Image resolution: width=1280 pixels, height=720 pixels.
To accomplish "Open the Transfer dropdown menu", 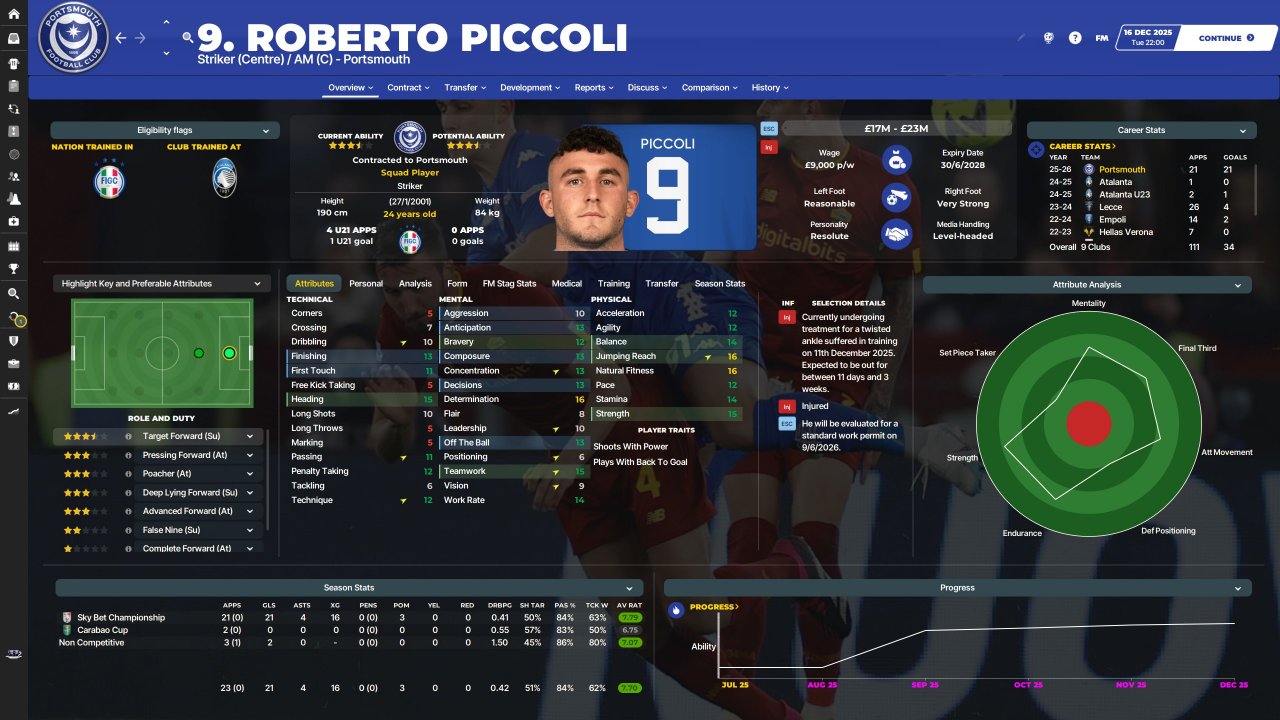I will pos(465,88).
